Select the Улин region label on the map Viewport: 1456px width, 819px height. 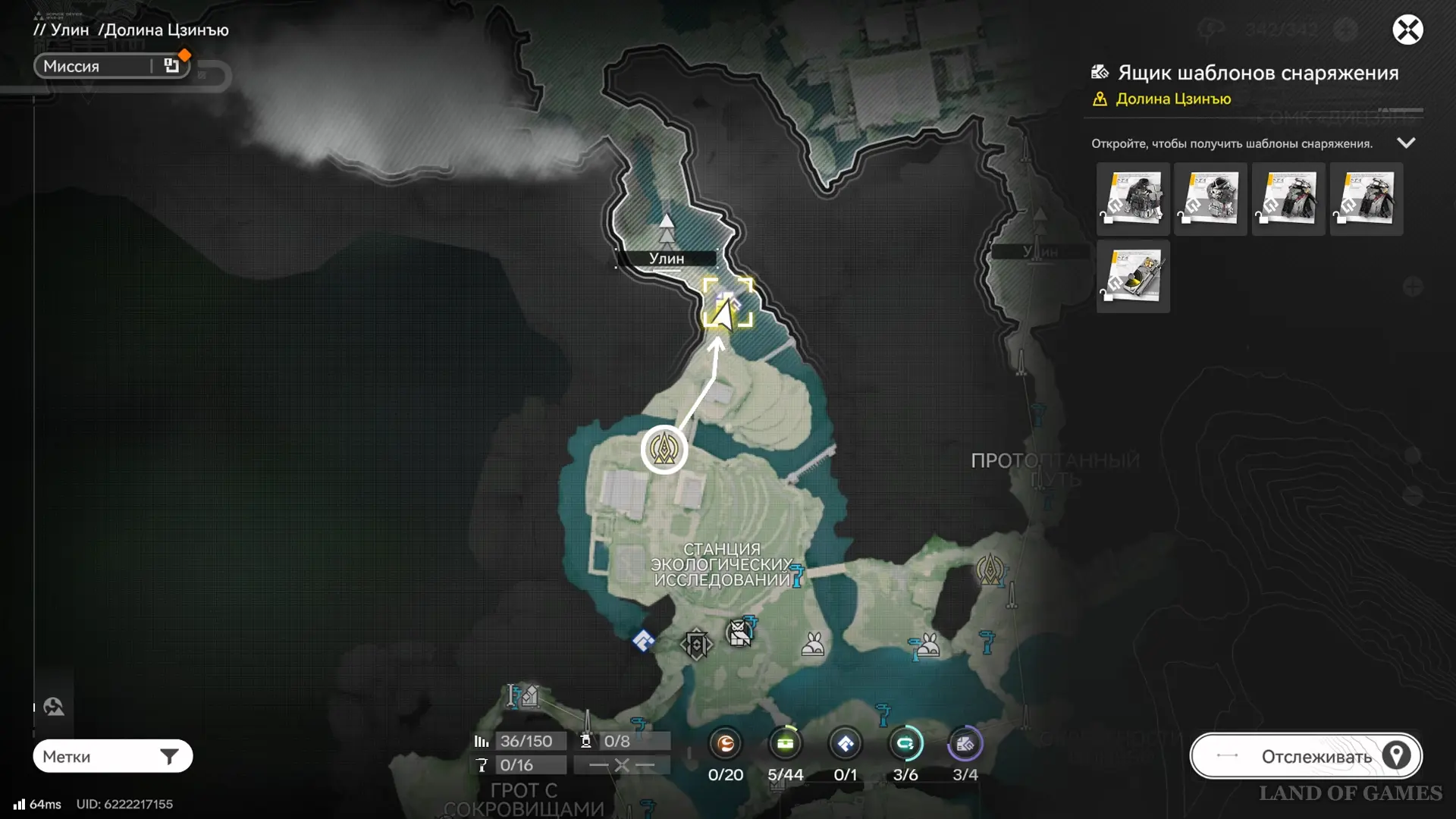click(666, 259)
